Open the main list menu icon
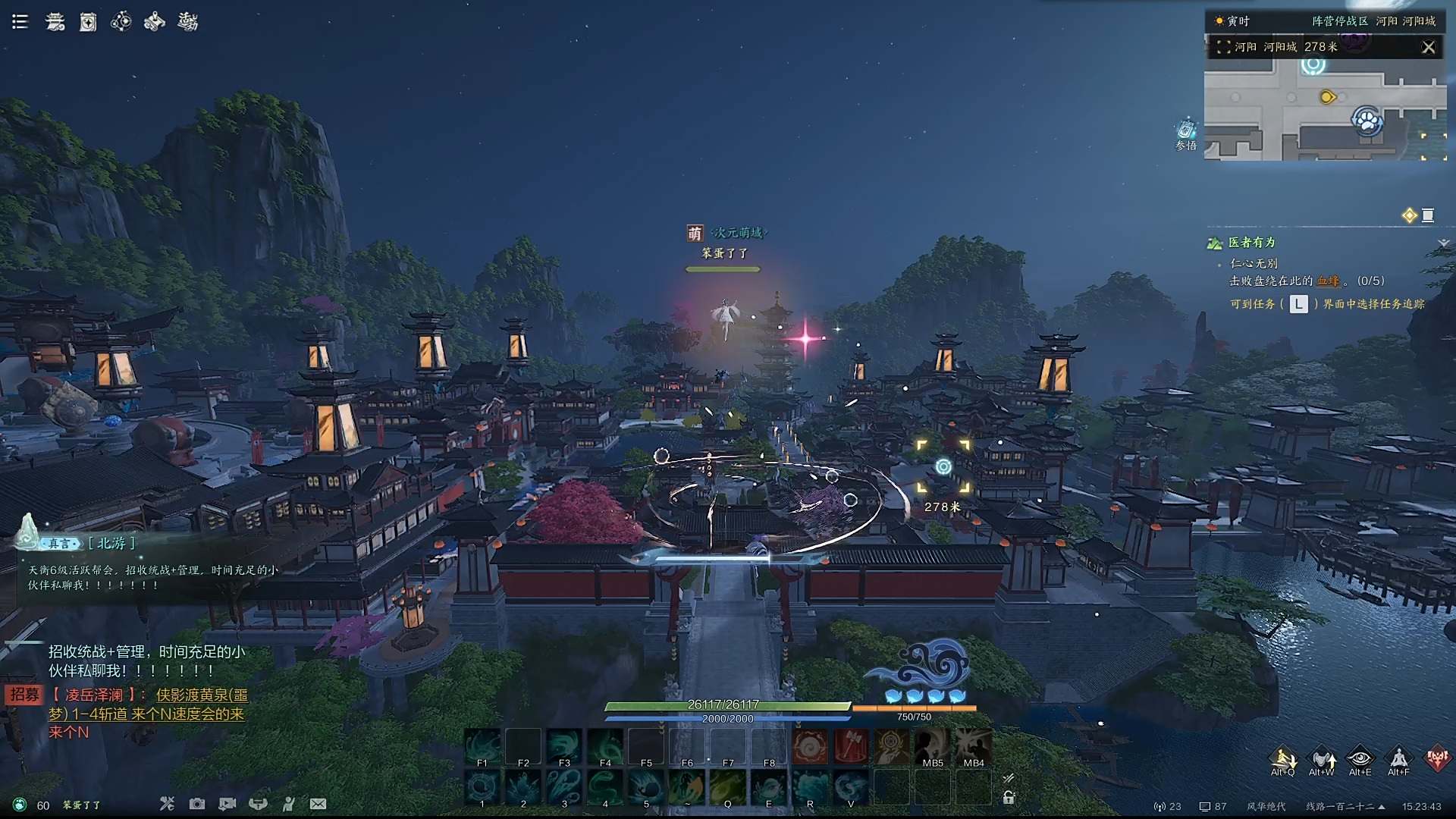 tap(20, 22)
